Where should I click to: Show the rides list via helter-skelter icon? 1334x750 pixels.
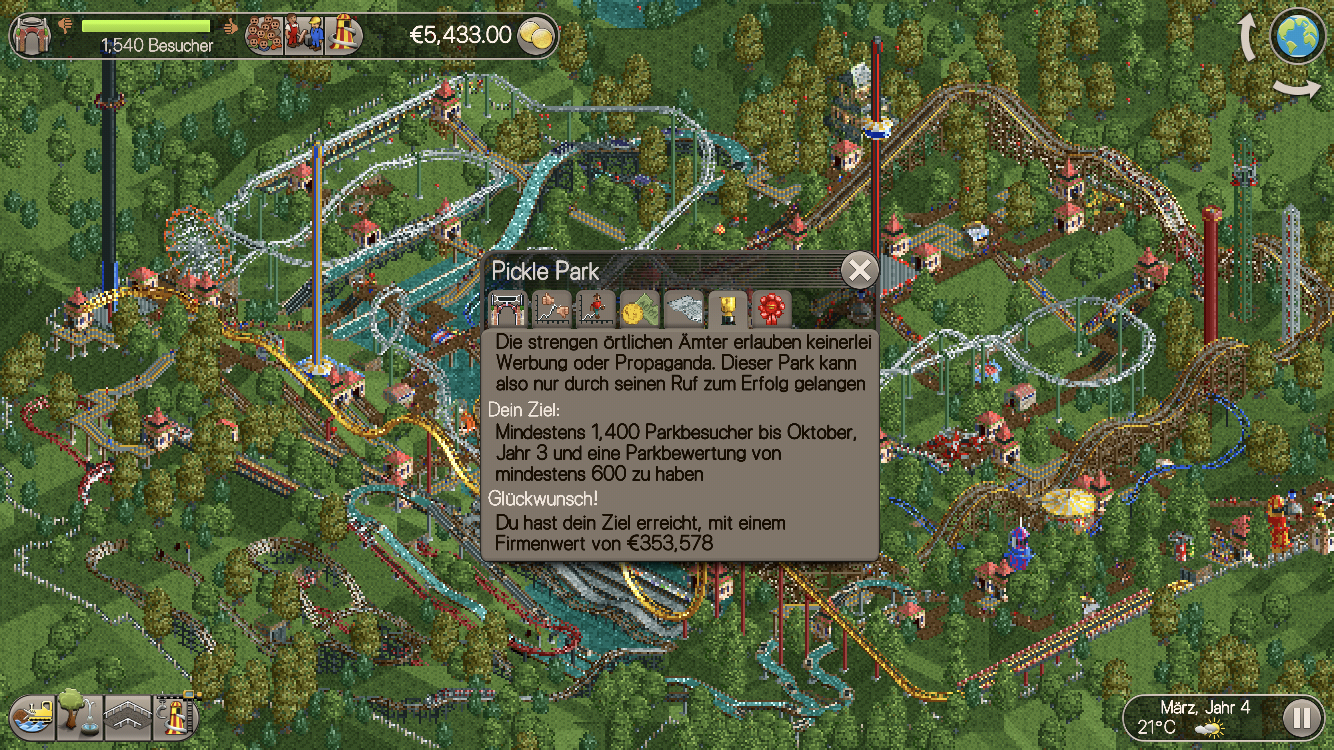pyautogui.click(x=342, y=35)
